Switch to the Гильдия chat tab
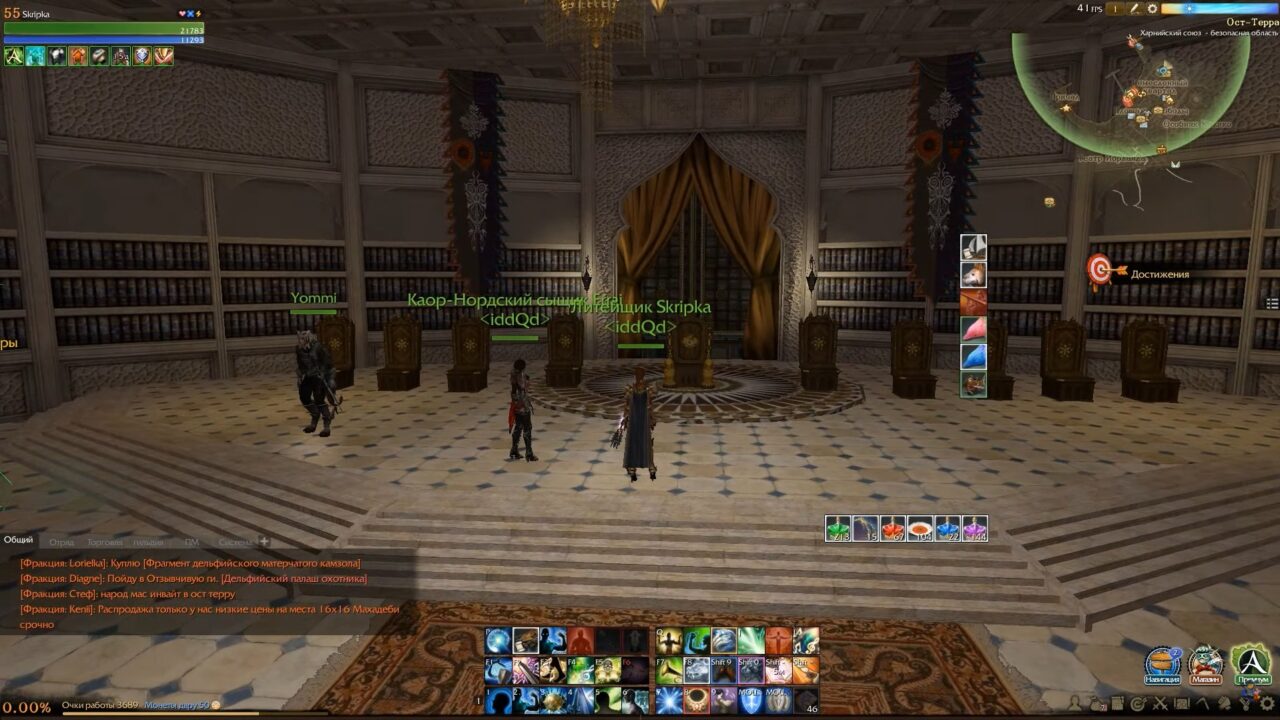Image resolution: width=1280 pixels, height=720 pixels. tap(148, 542)
